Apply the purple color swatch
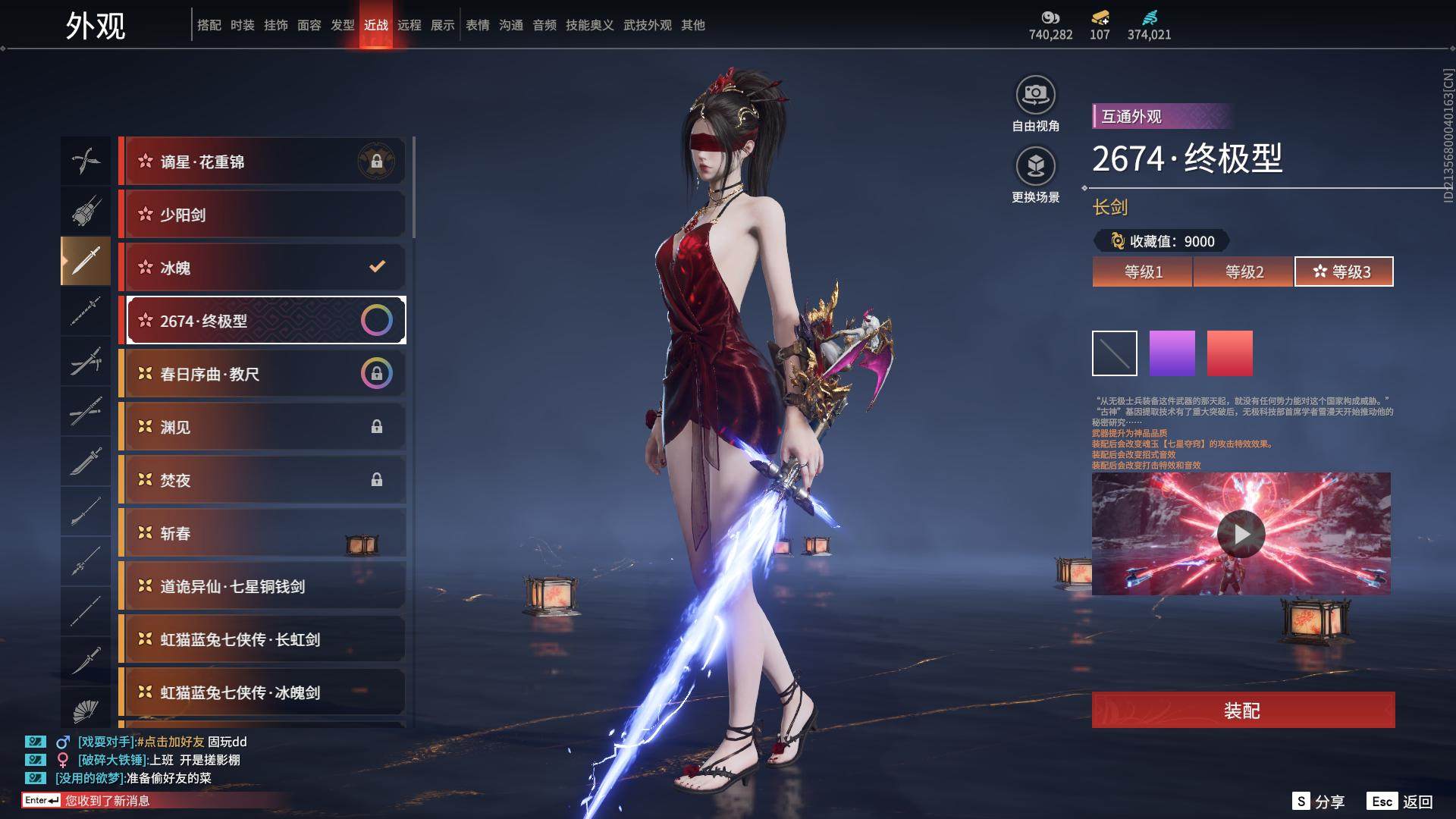This screenshot has width=1456, height=819. tap(1172, 353)
